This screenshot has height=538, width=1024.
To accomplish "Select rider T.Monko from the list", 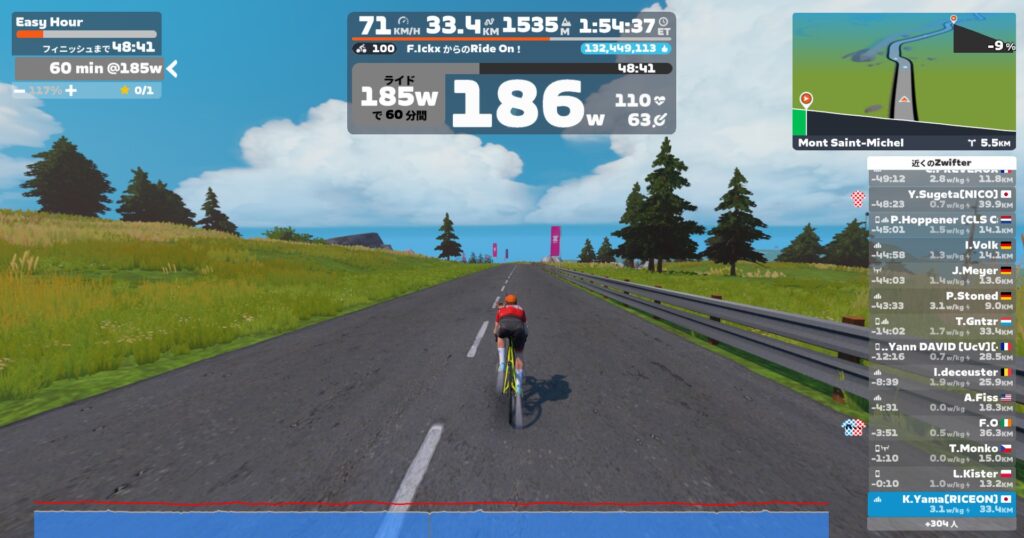I will point(941,453).
